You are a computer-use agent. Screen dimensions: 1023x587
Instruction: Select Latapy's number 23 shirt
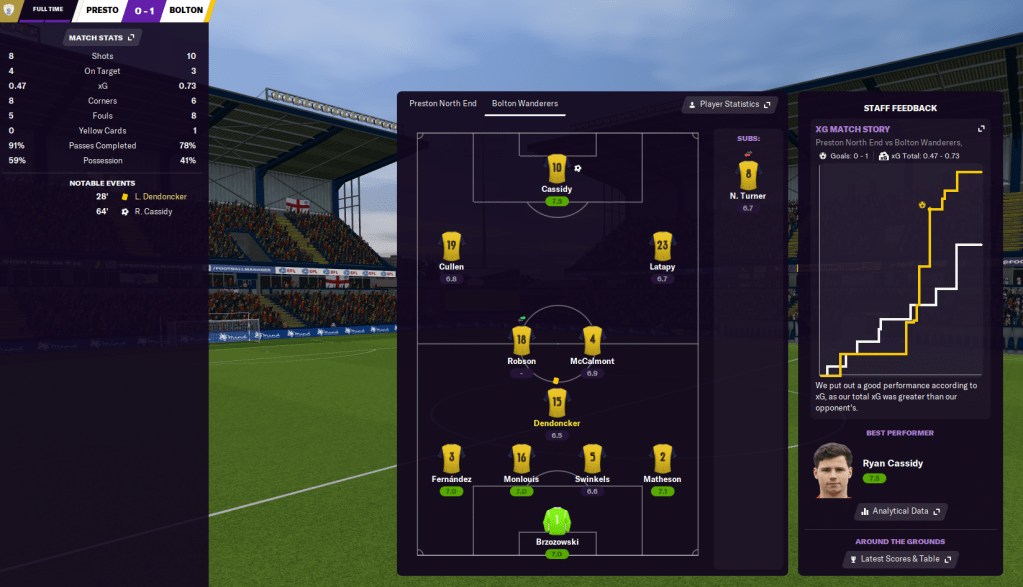[662, 245]
